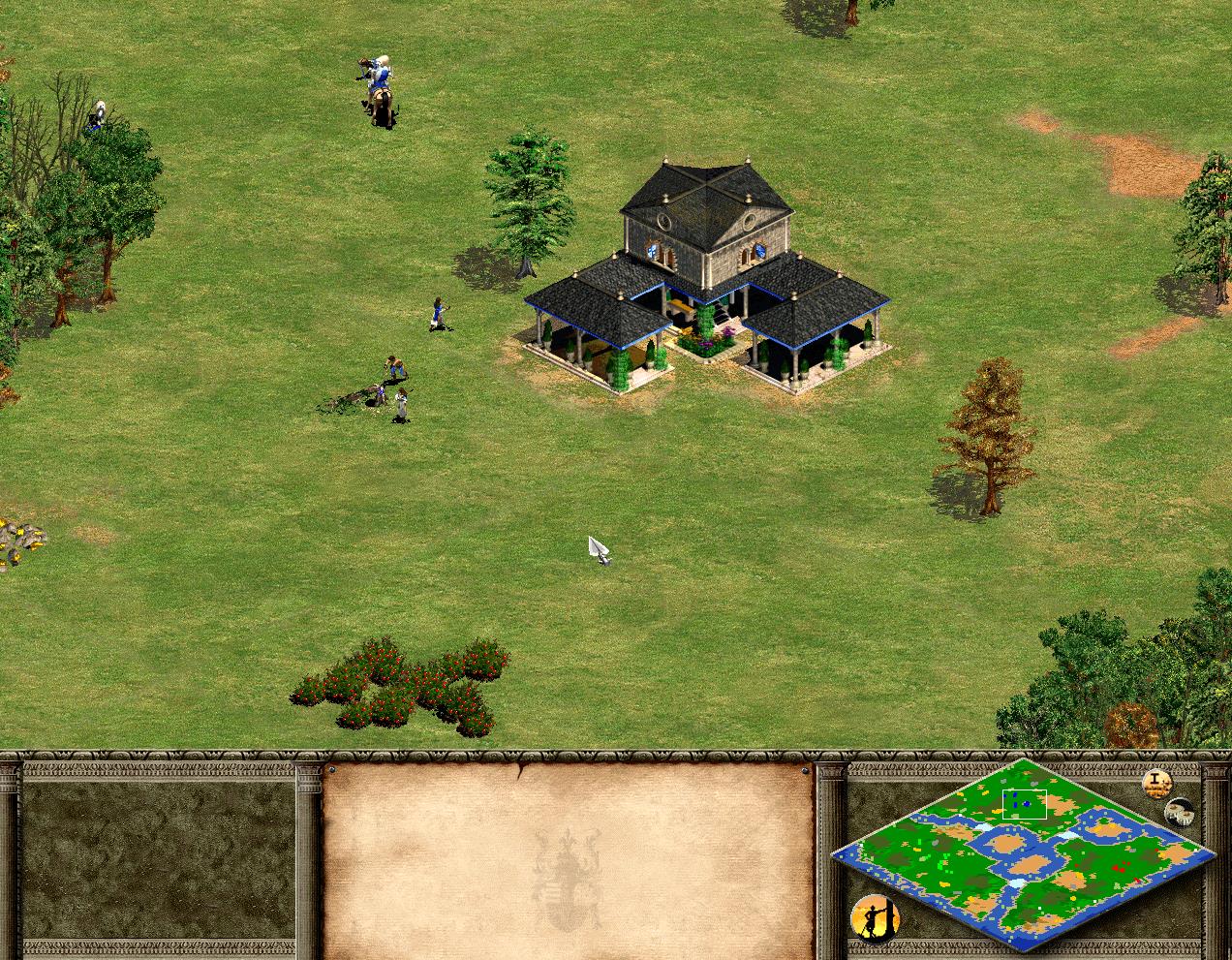Click the round "I" icon above the gears
Image resolution: width=1232 pixels, height=960 pixels.
[1156, 783]
